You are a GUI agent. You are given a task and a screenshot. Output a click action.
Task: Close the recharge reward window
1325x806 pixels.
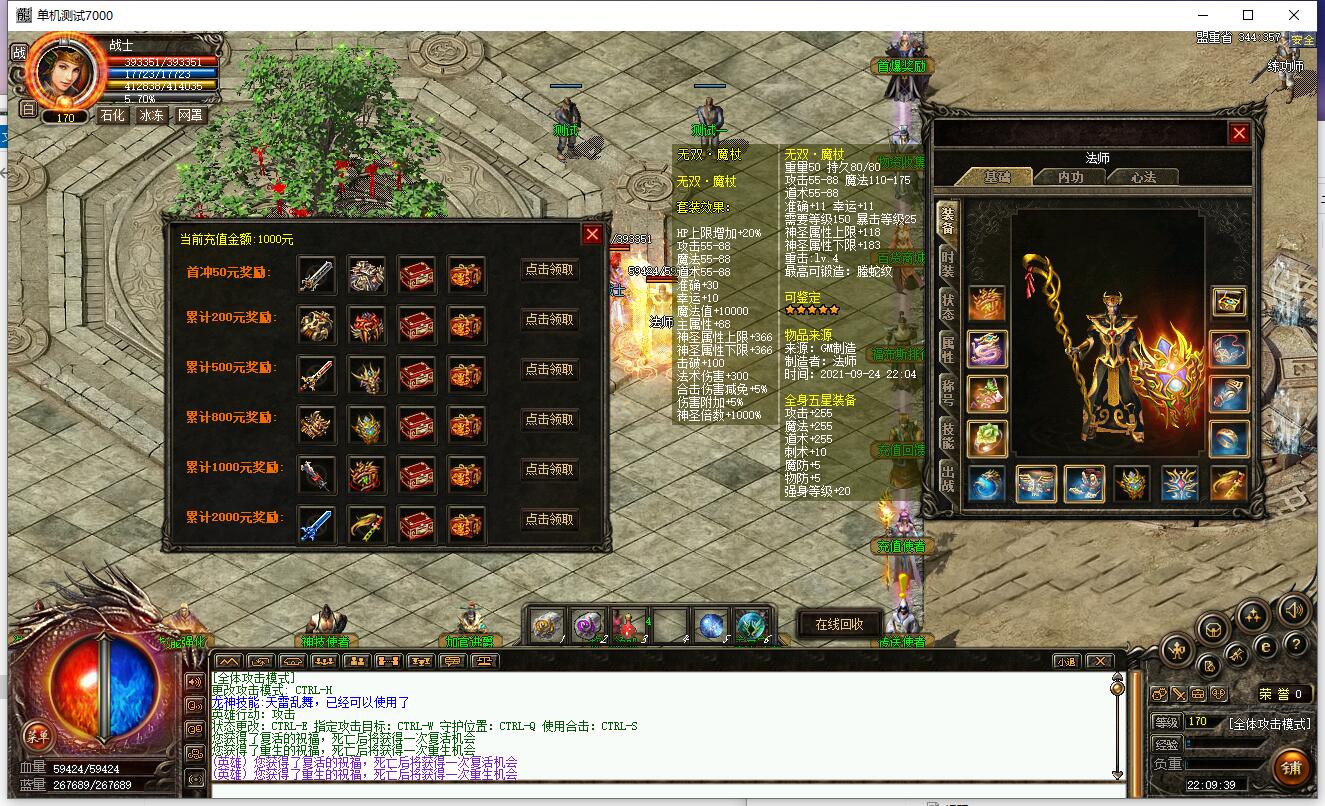[x=592, y=234]
